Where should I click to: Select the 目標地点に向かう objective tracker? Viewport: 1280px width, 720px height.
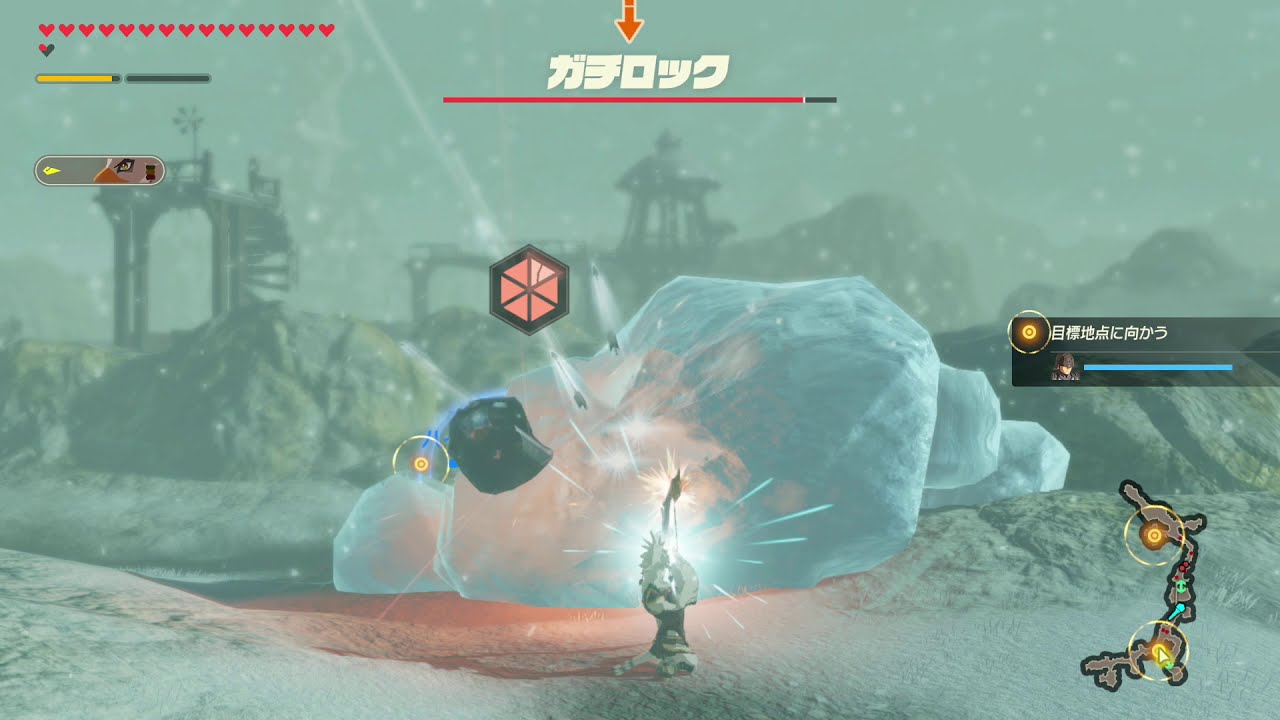(x=1145, y=351)
